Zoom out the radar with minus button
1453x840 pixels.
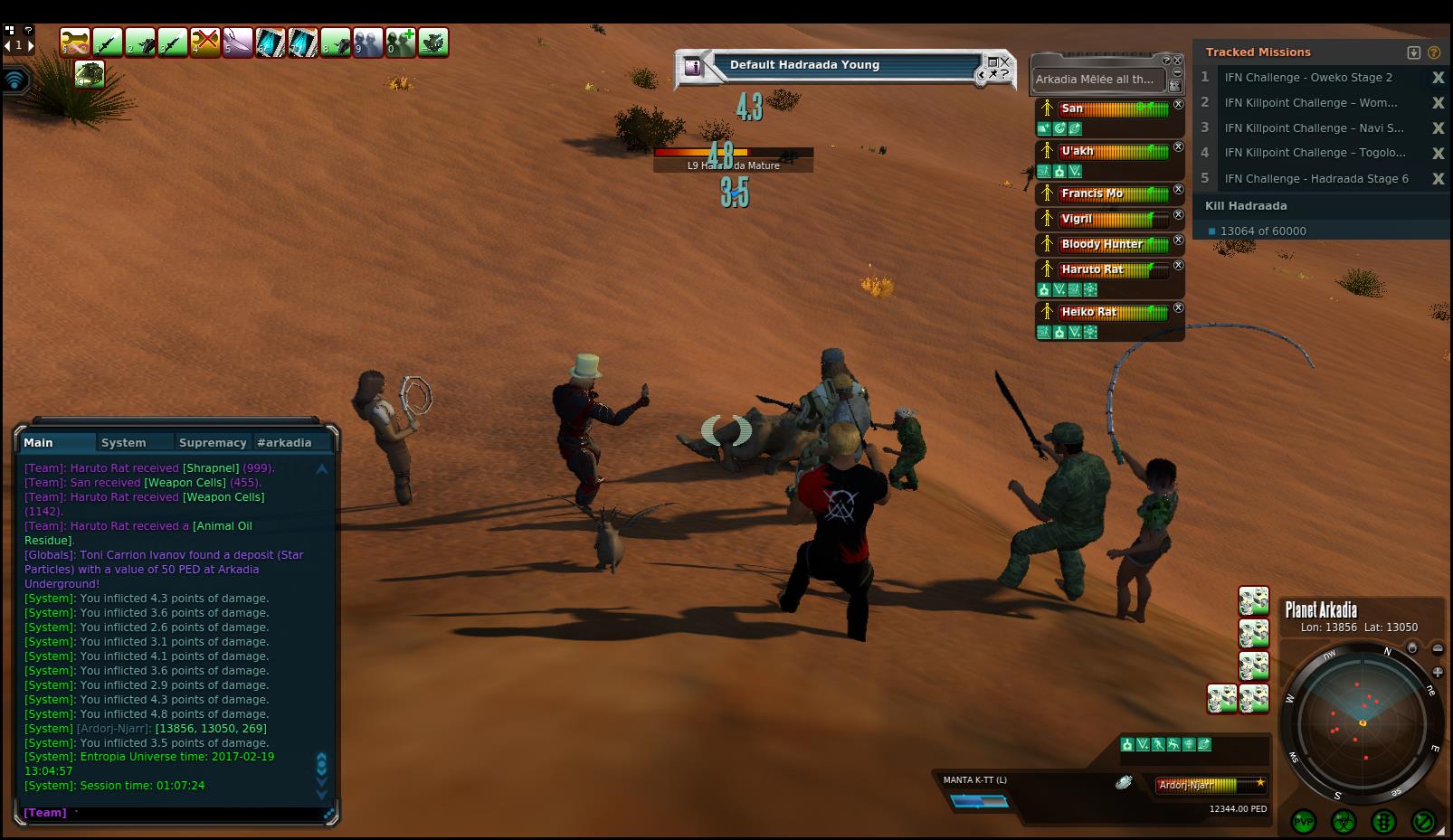[1438, 648]
